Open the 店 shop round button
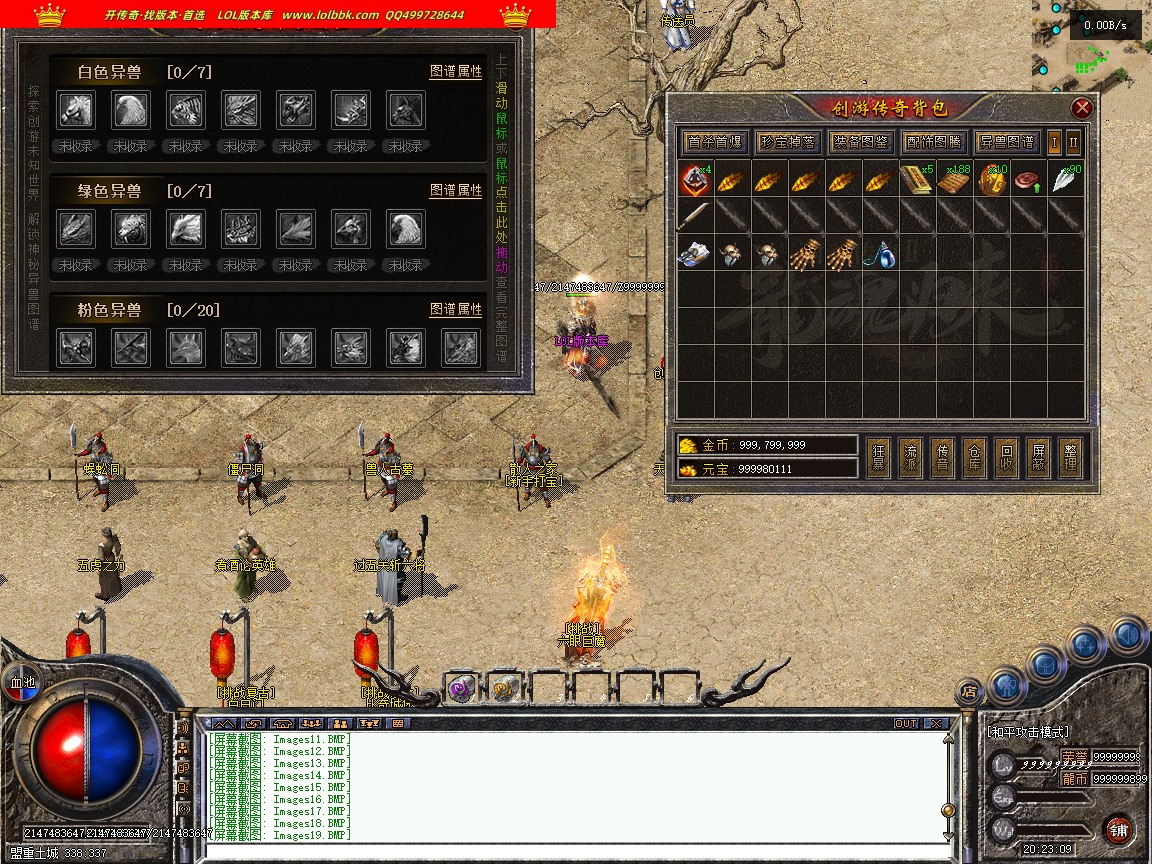 point(968,691)
